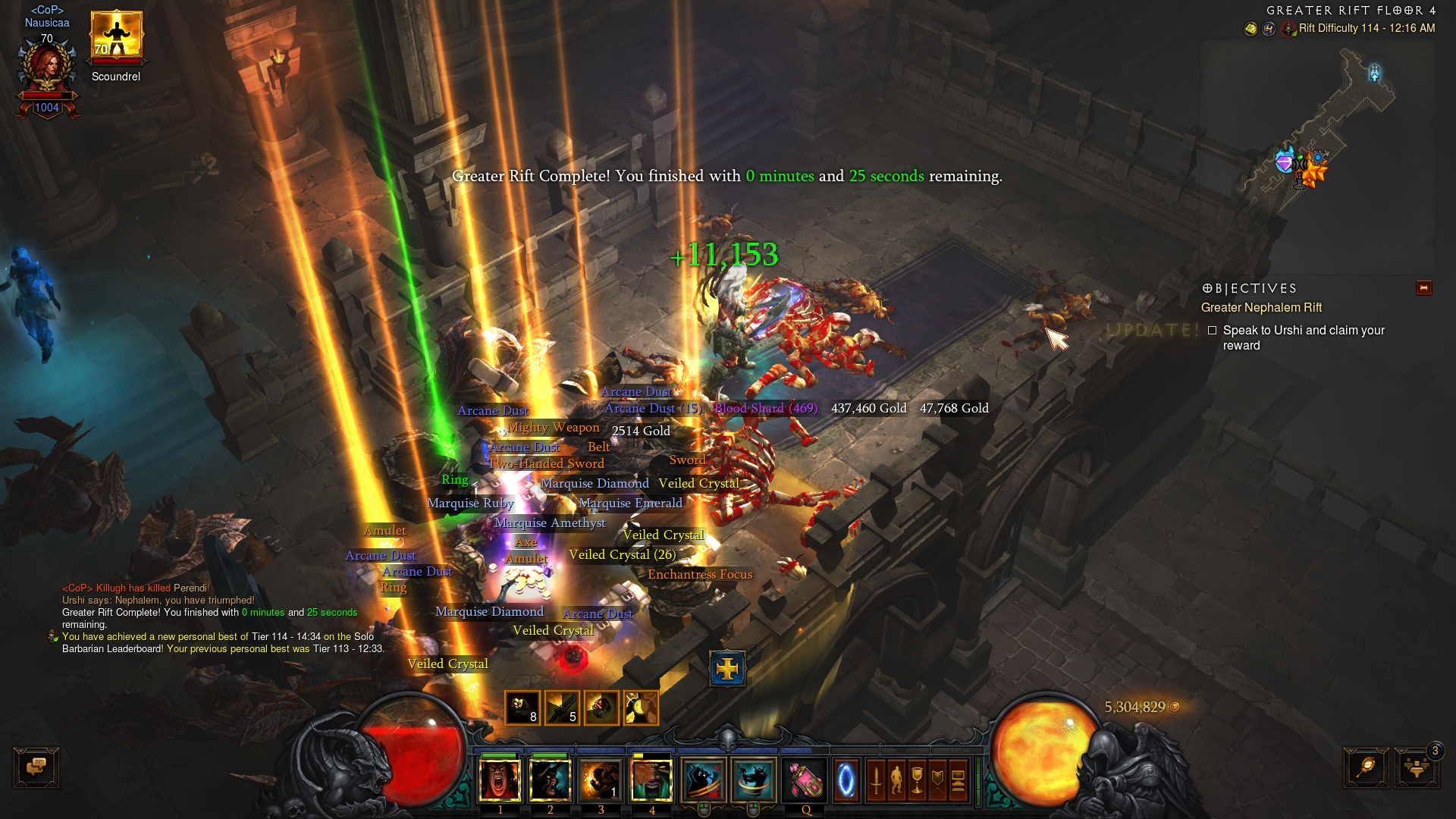1456x819 pixels.
Task: Click the Scoundrel follower portrait
Action: (x=116, y=36)
